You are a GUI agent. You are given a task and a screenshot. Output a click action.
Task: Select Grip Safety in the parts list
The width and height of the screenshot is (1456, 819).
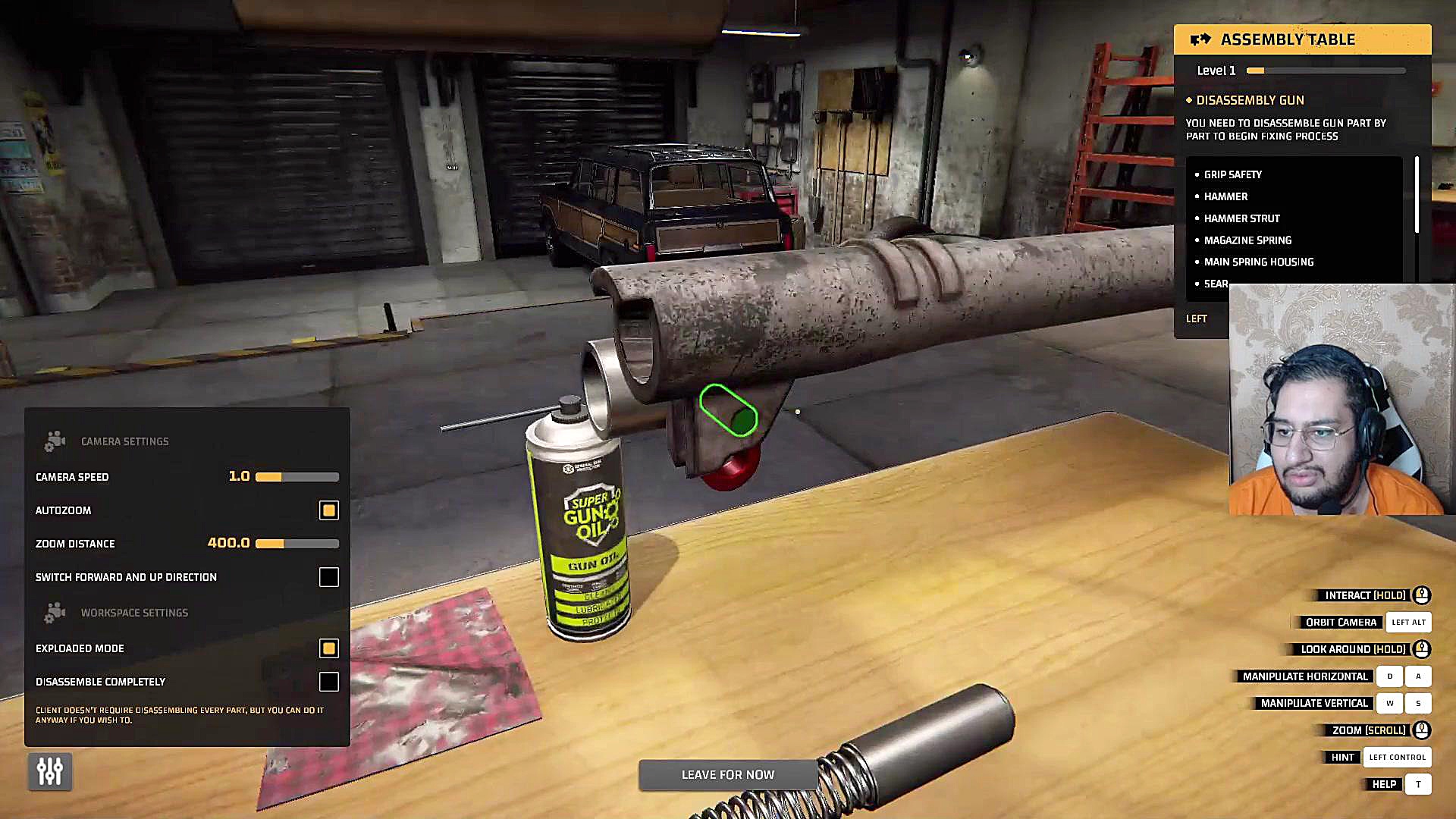click(1232, 174)
